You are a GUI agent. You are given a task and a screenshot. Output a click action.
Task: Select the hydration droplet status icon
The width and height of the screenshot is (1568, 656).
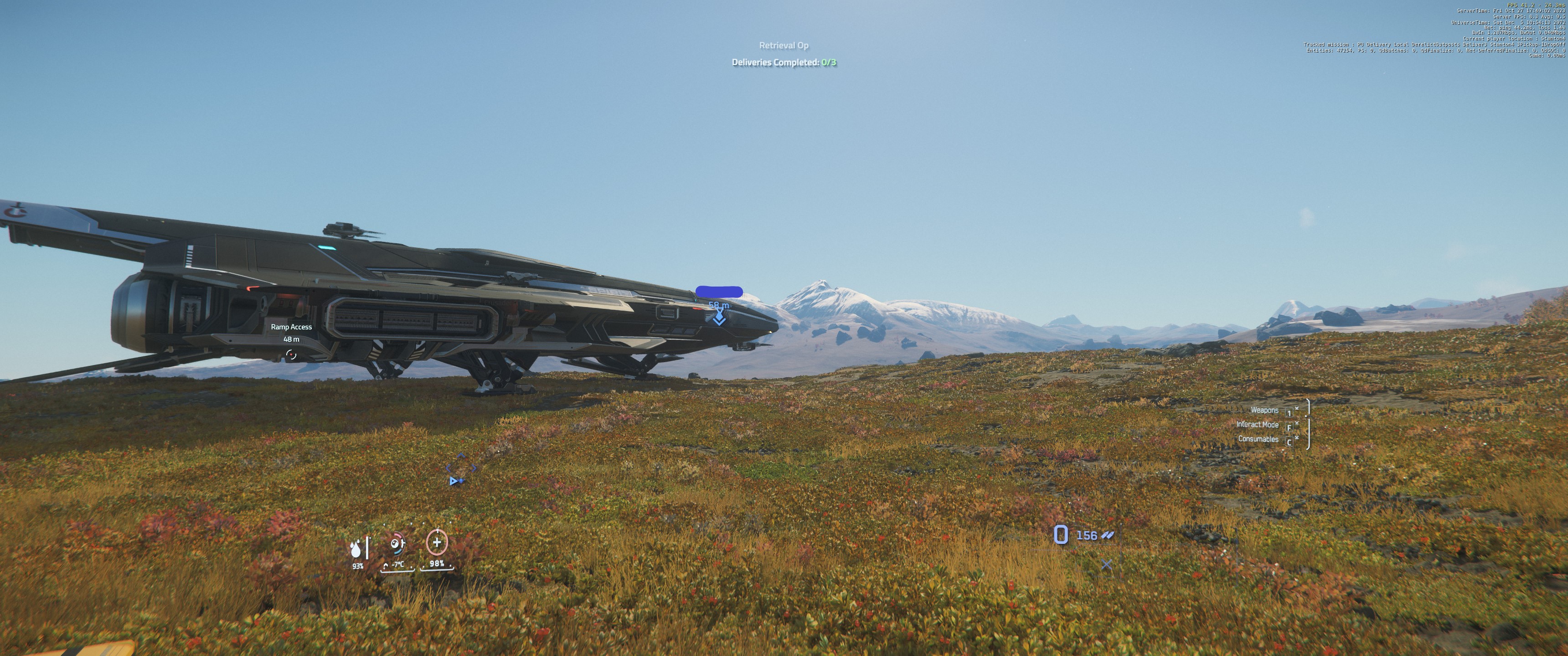[356, 549]
